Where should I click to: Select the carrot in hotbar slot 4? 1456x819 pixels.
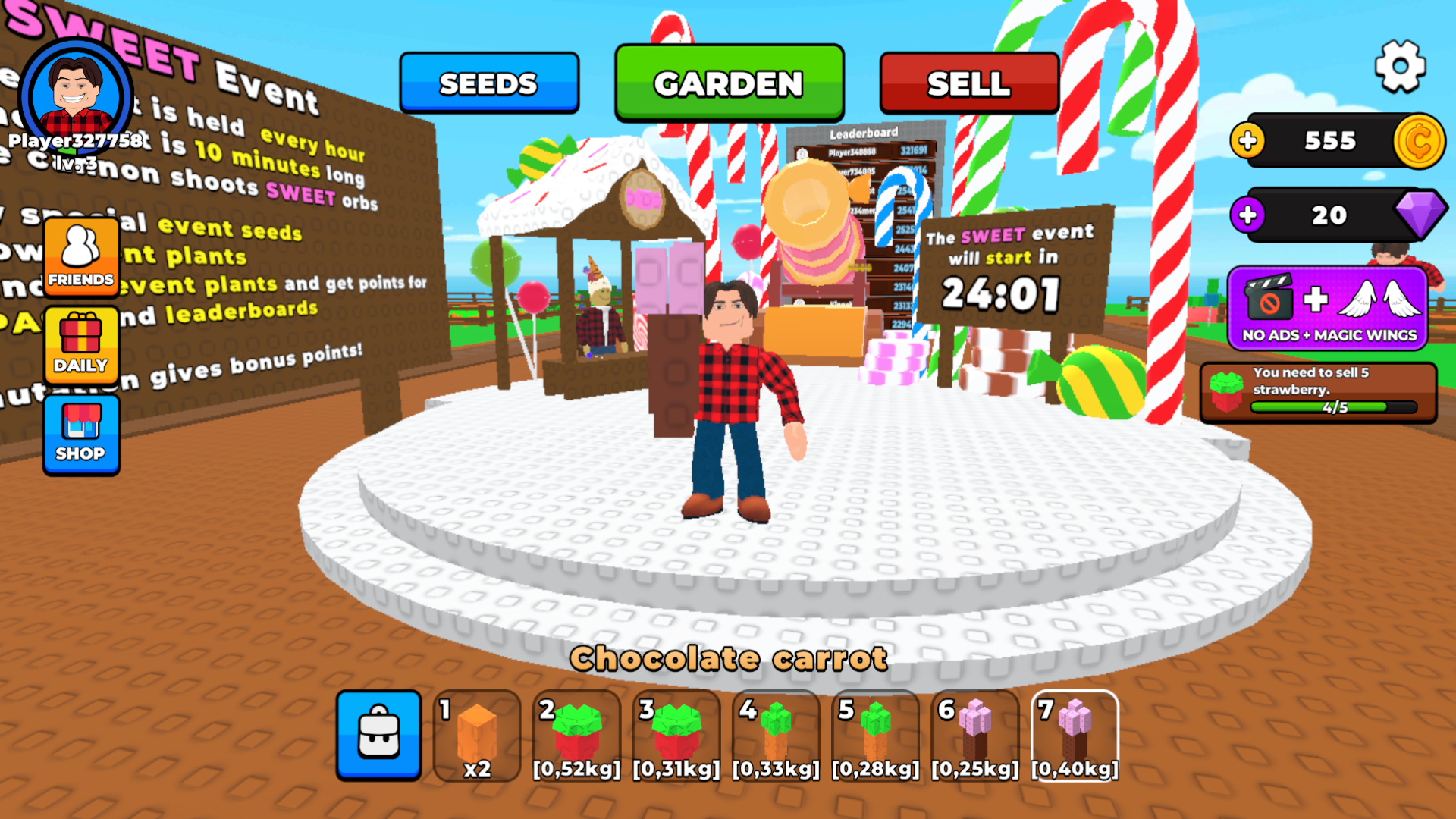[777, 736]
